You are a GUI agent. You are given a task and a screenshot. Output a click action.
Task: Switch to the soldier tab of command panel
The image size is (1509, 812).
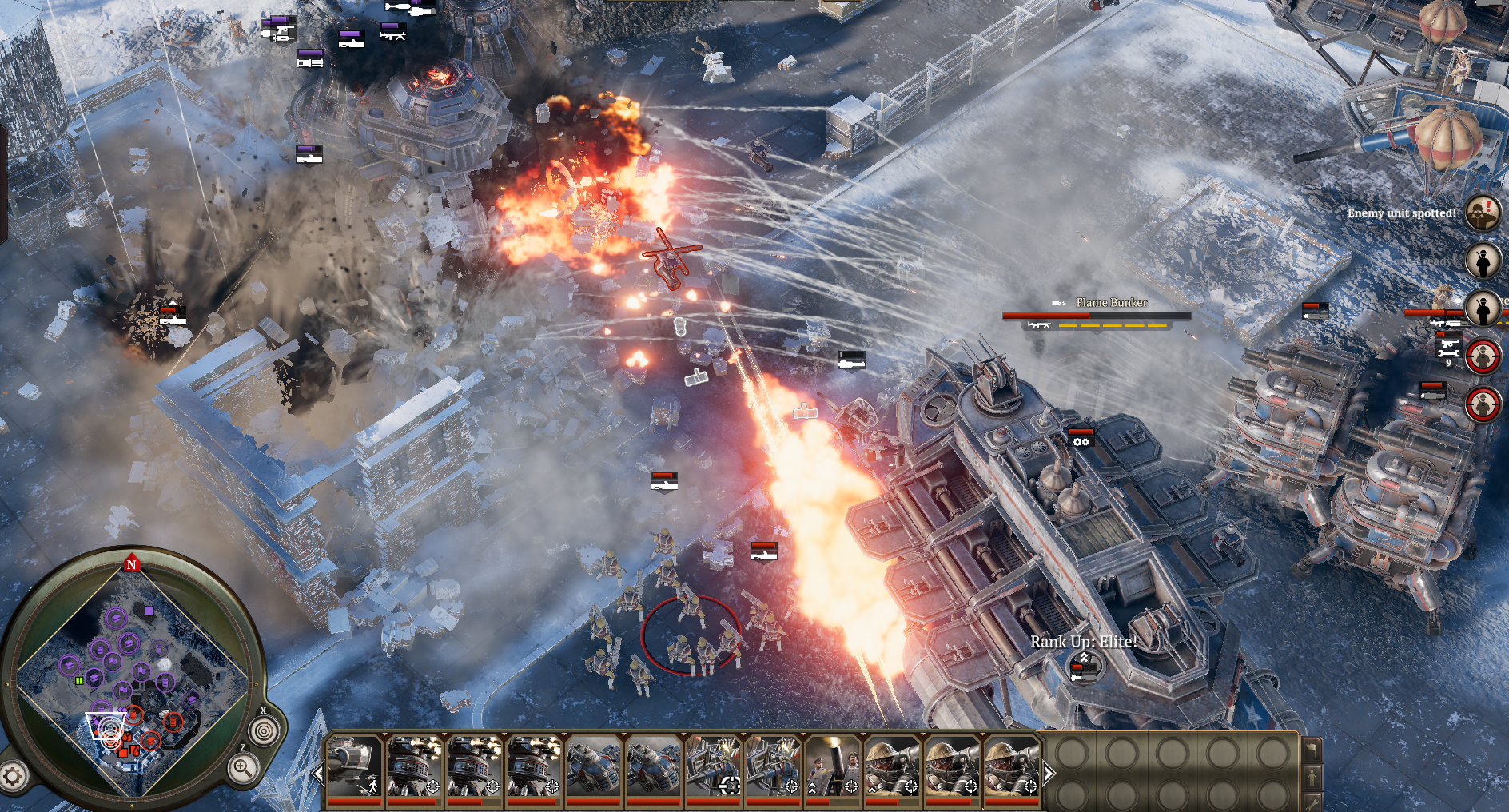(x=1312, y=776)
